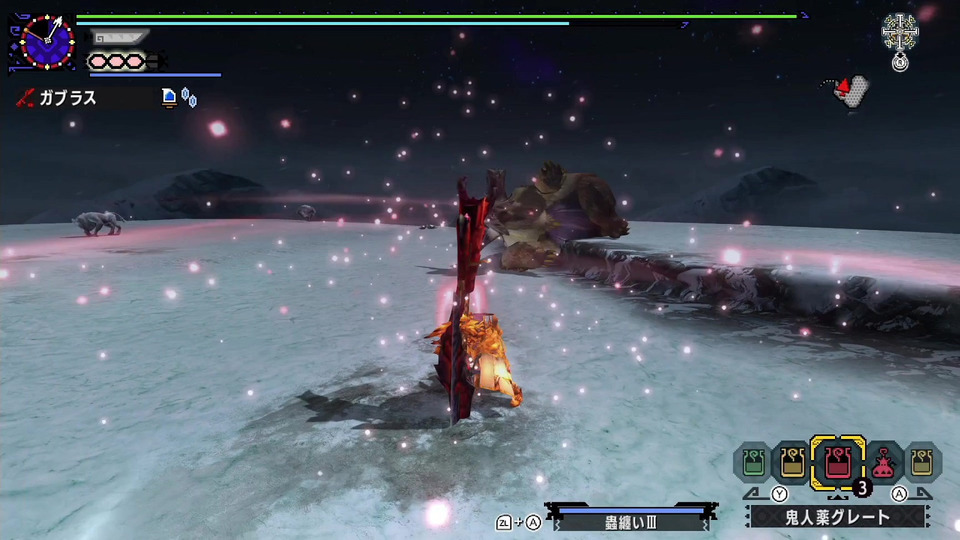Choose the yellow jar at the item bar's right end
The image size is (960, 540).
click(x=922, y=462)
